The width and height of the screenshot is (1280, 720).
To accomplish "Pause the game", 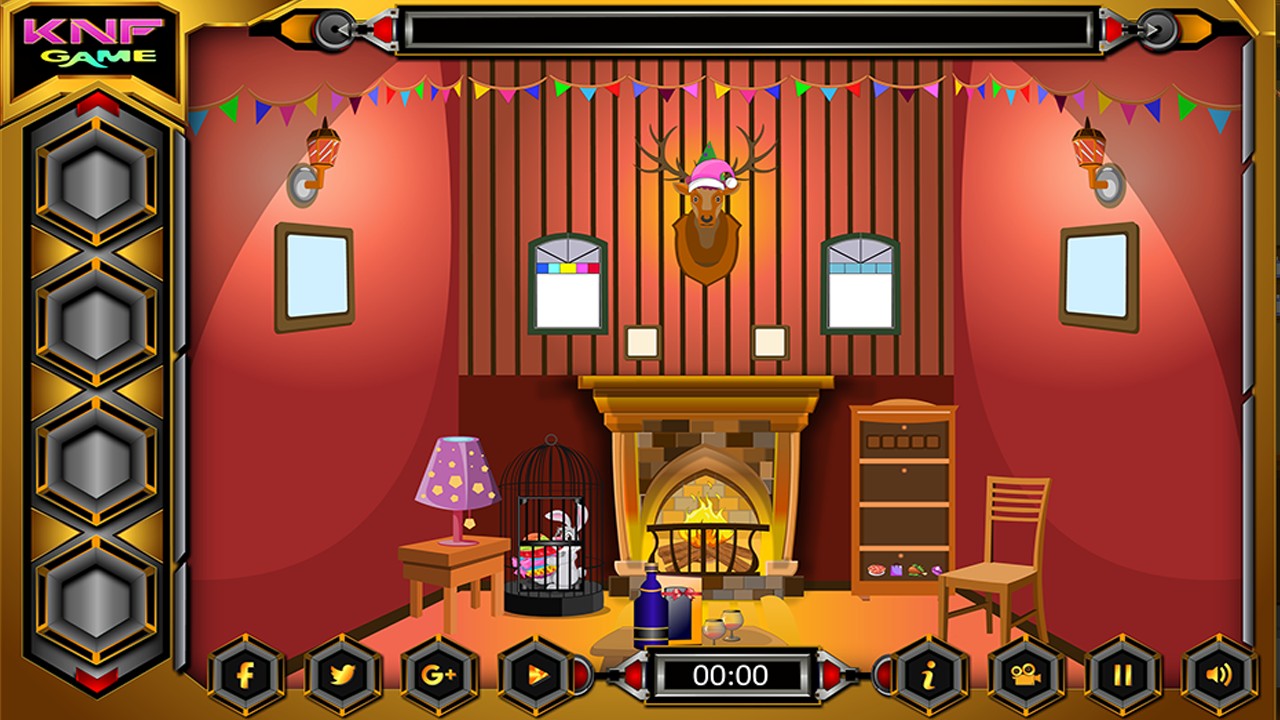I will [x=1122, y=675].
